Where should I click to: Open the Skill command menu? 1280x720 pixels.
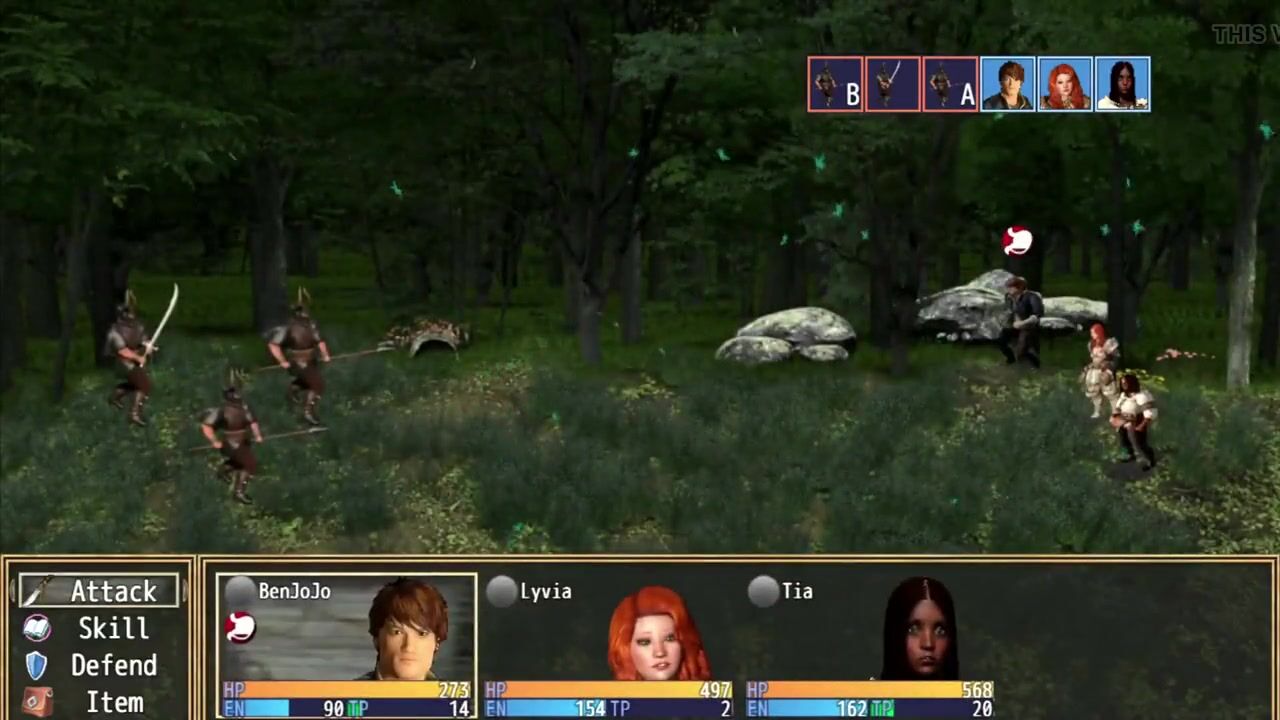98,628
